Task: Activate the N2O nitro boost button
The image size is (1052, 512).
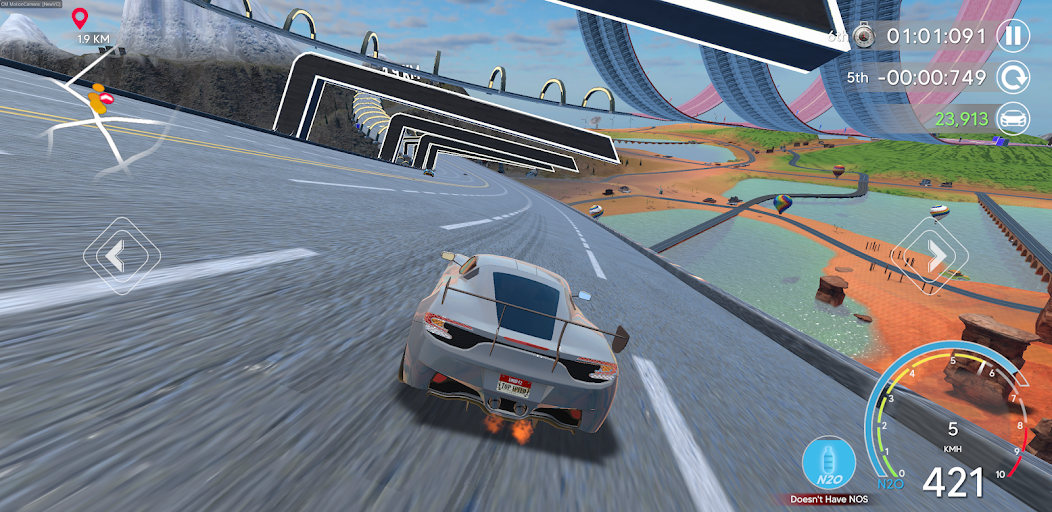Action: [x=827, y=463]
